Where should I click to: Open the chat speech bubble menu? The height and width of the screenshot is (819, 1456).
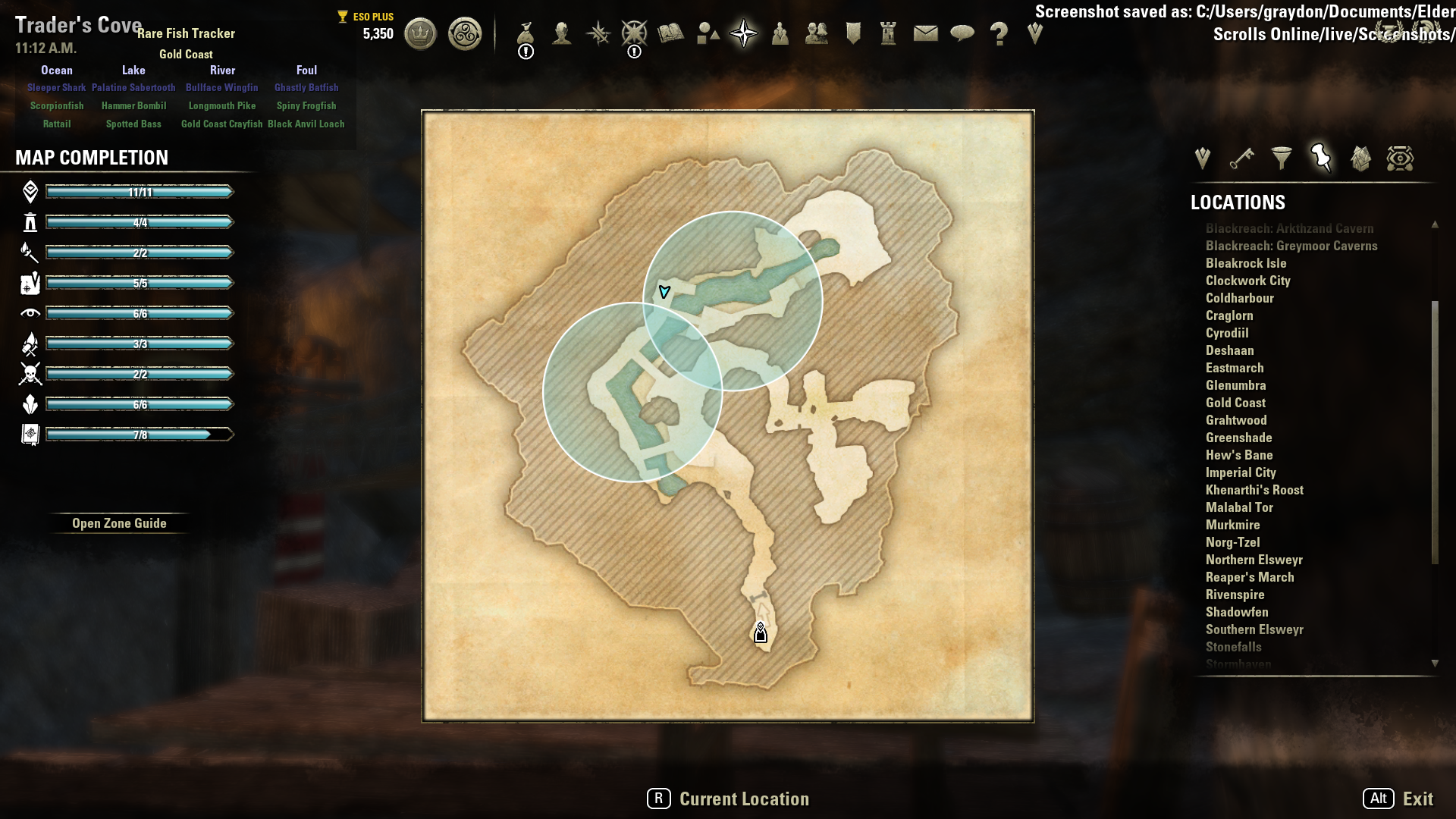pos(962,34)
